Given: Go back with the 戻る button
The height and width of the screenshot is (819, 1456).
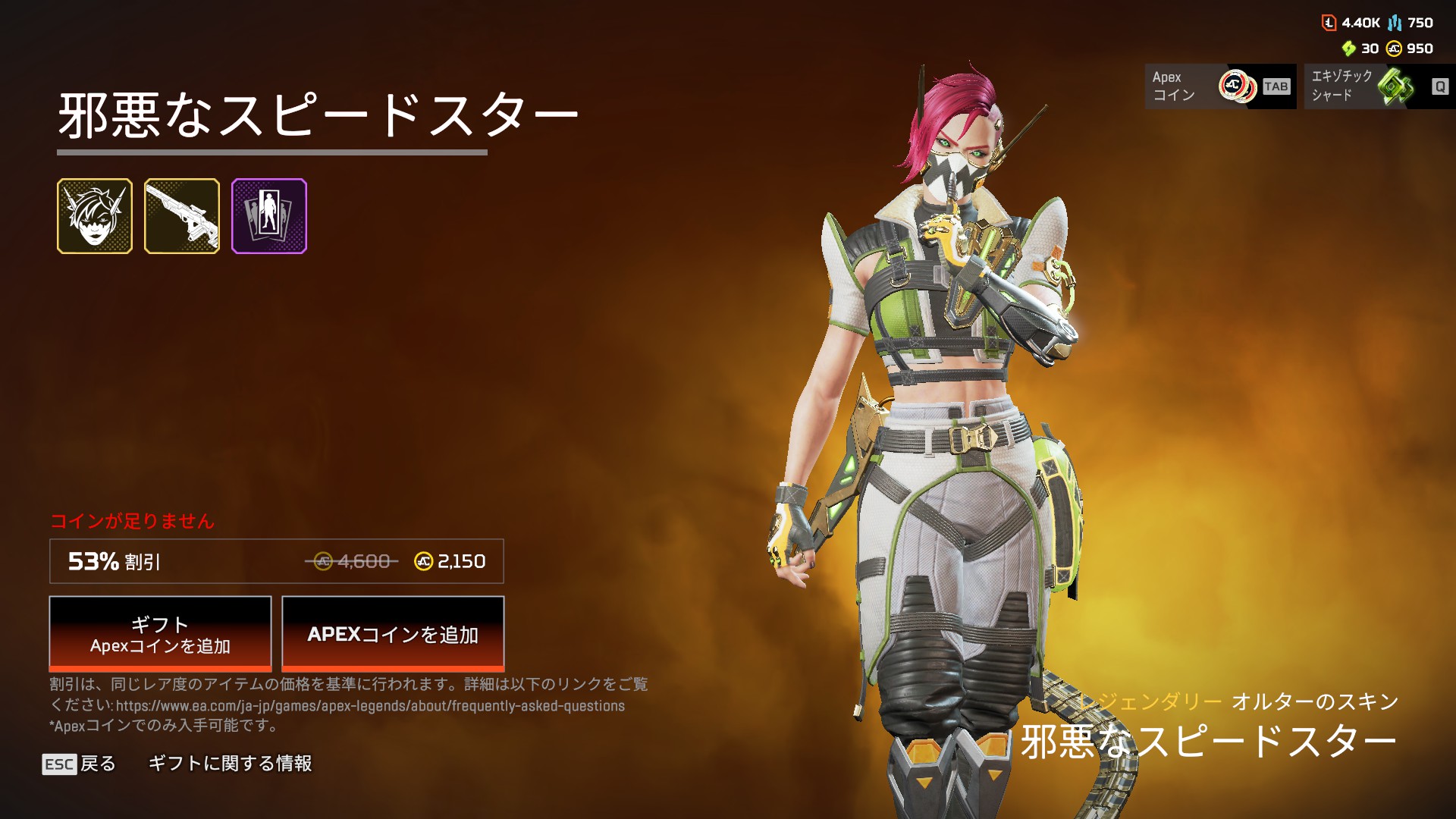Looking at the screenshot, I should (x=80, y=764).
